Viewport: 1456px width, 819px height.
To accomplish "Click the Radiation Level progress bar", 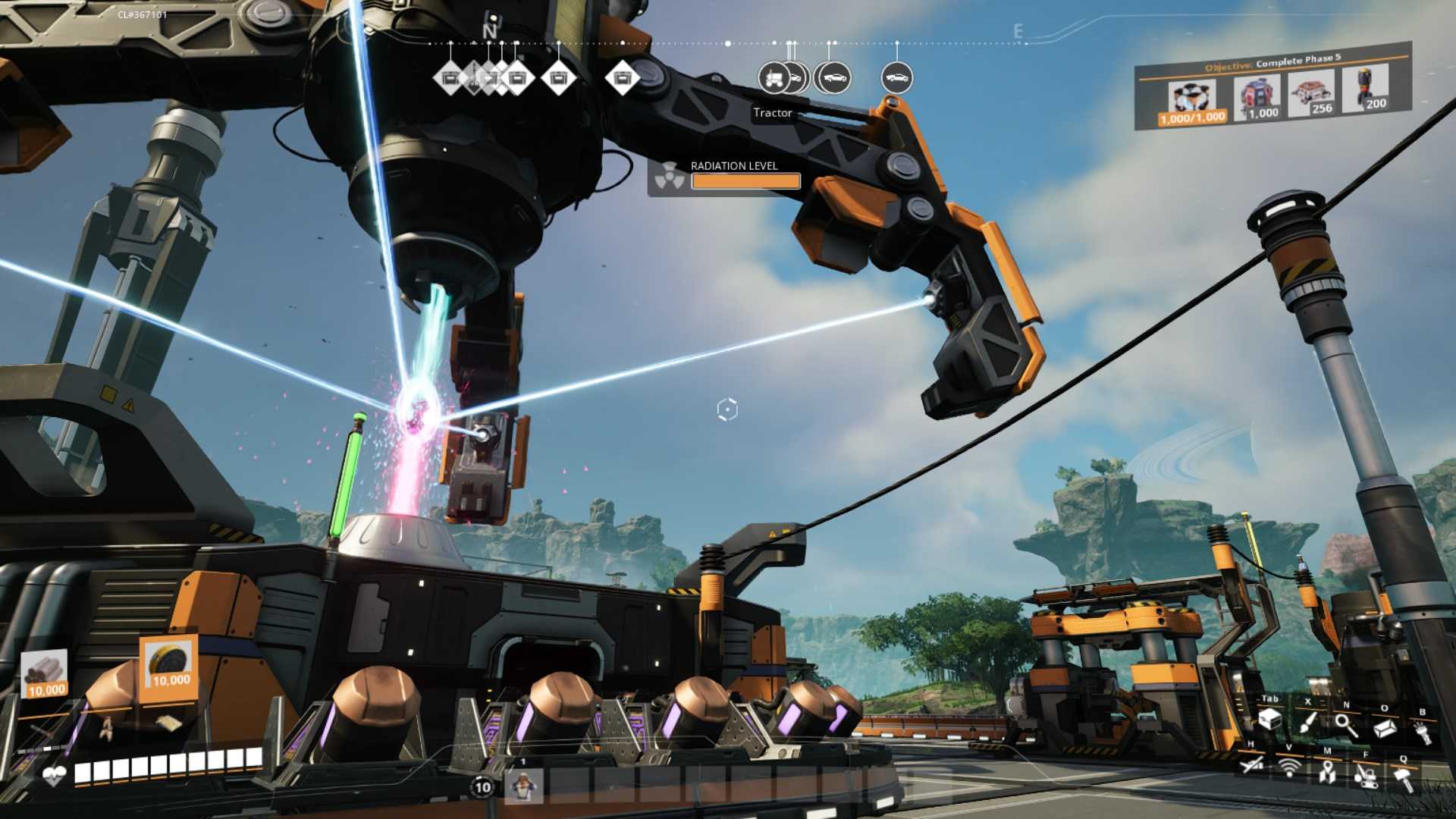I will 745,181.
